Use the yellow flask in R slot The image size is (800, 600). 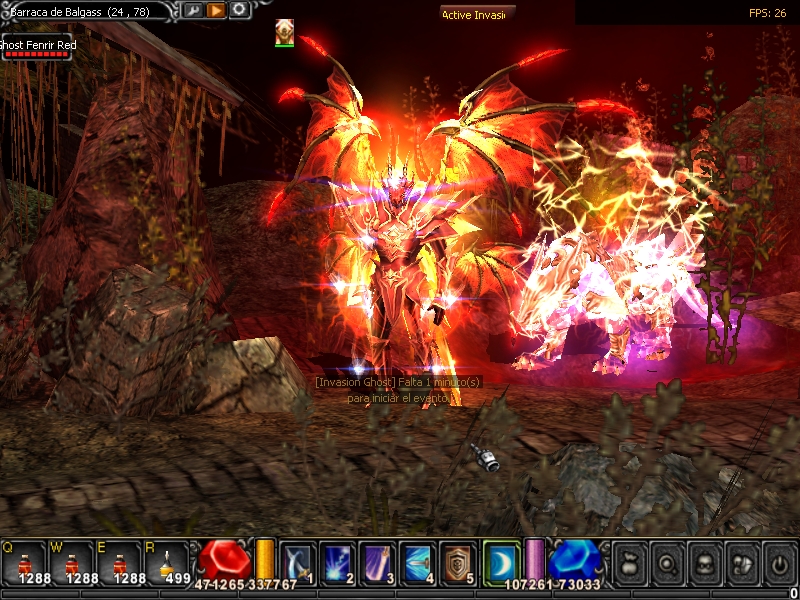click(166, 562)
